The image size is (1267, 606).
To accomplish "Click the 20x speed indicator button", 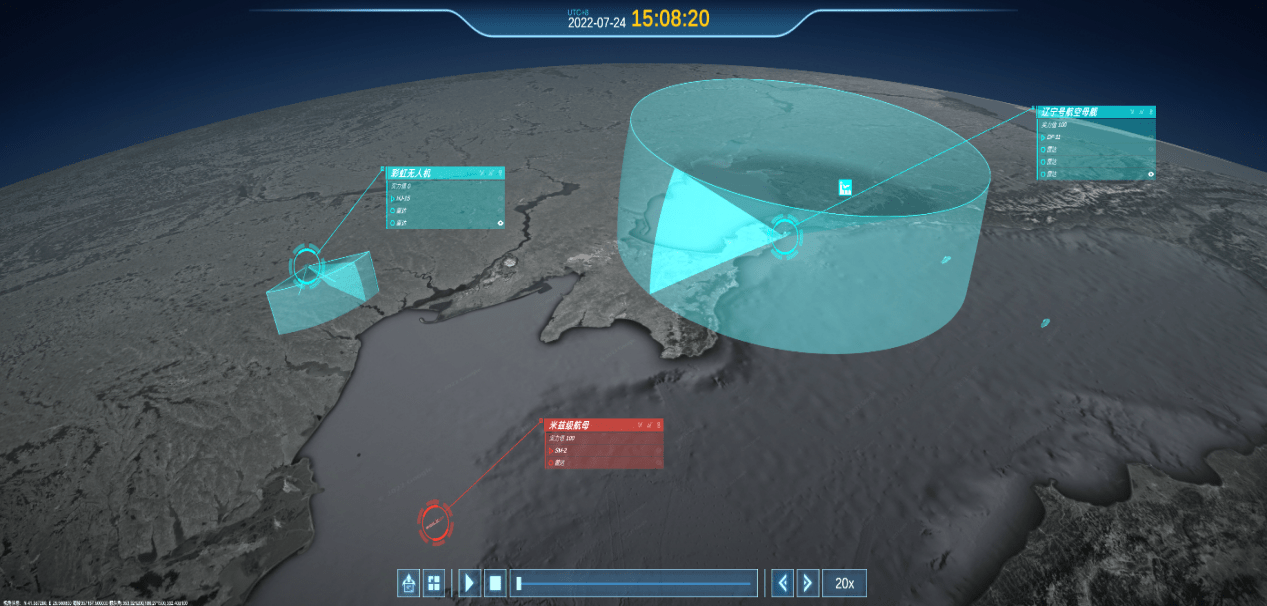I will tap(844, 583).
